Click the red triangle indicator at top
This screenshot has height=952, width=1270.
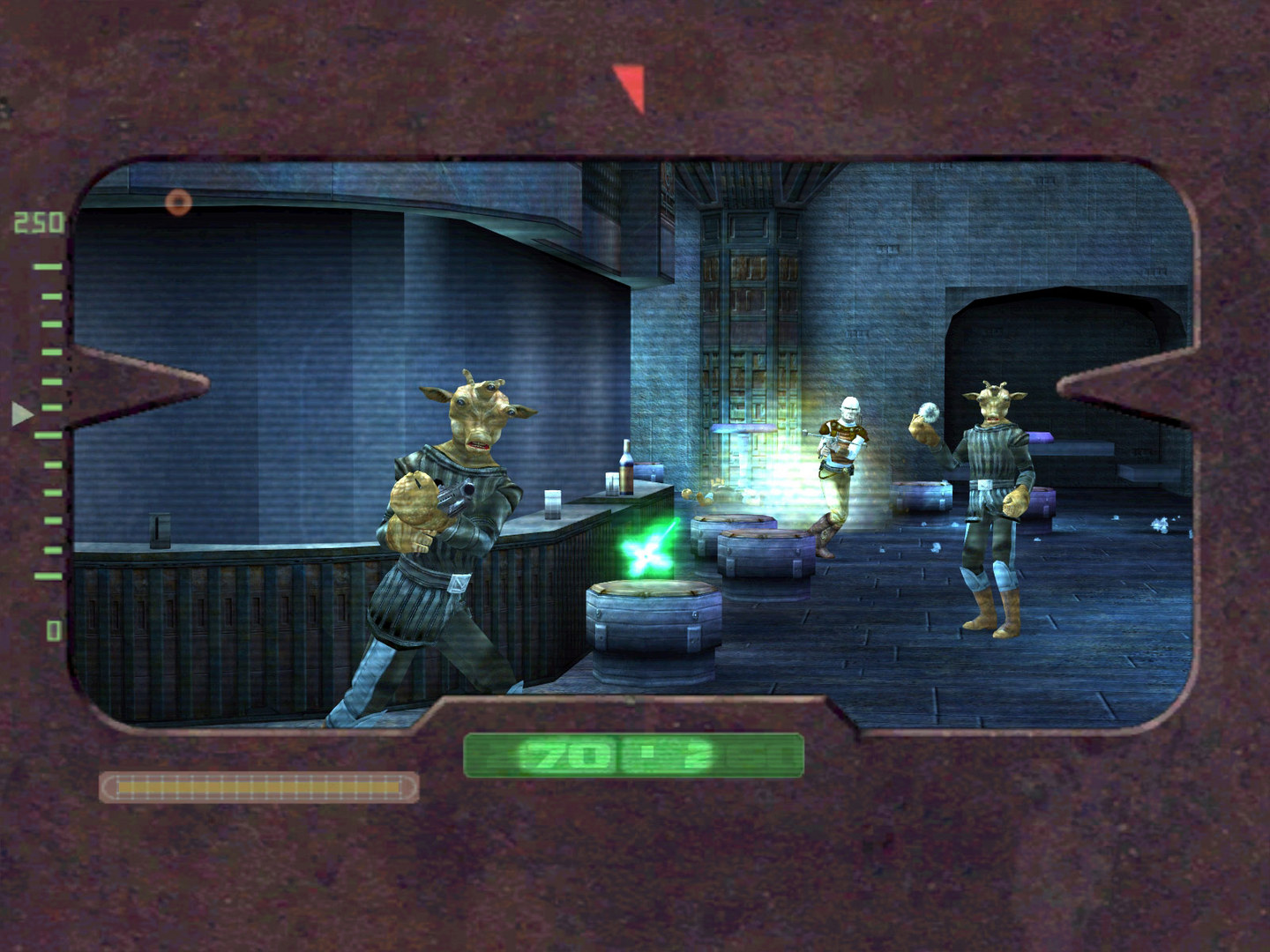tap(628, 84)
